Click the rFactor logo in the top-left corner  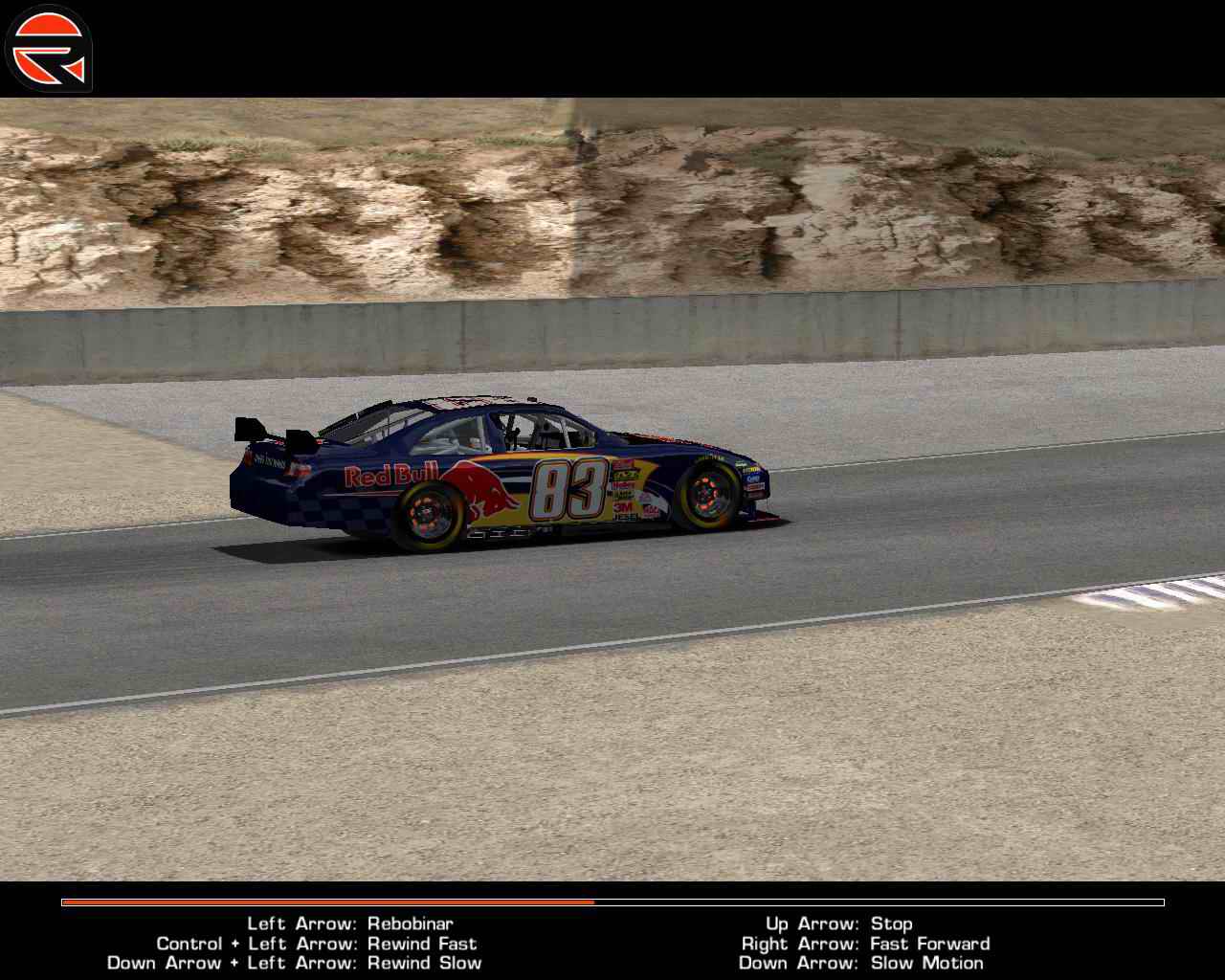48,46
